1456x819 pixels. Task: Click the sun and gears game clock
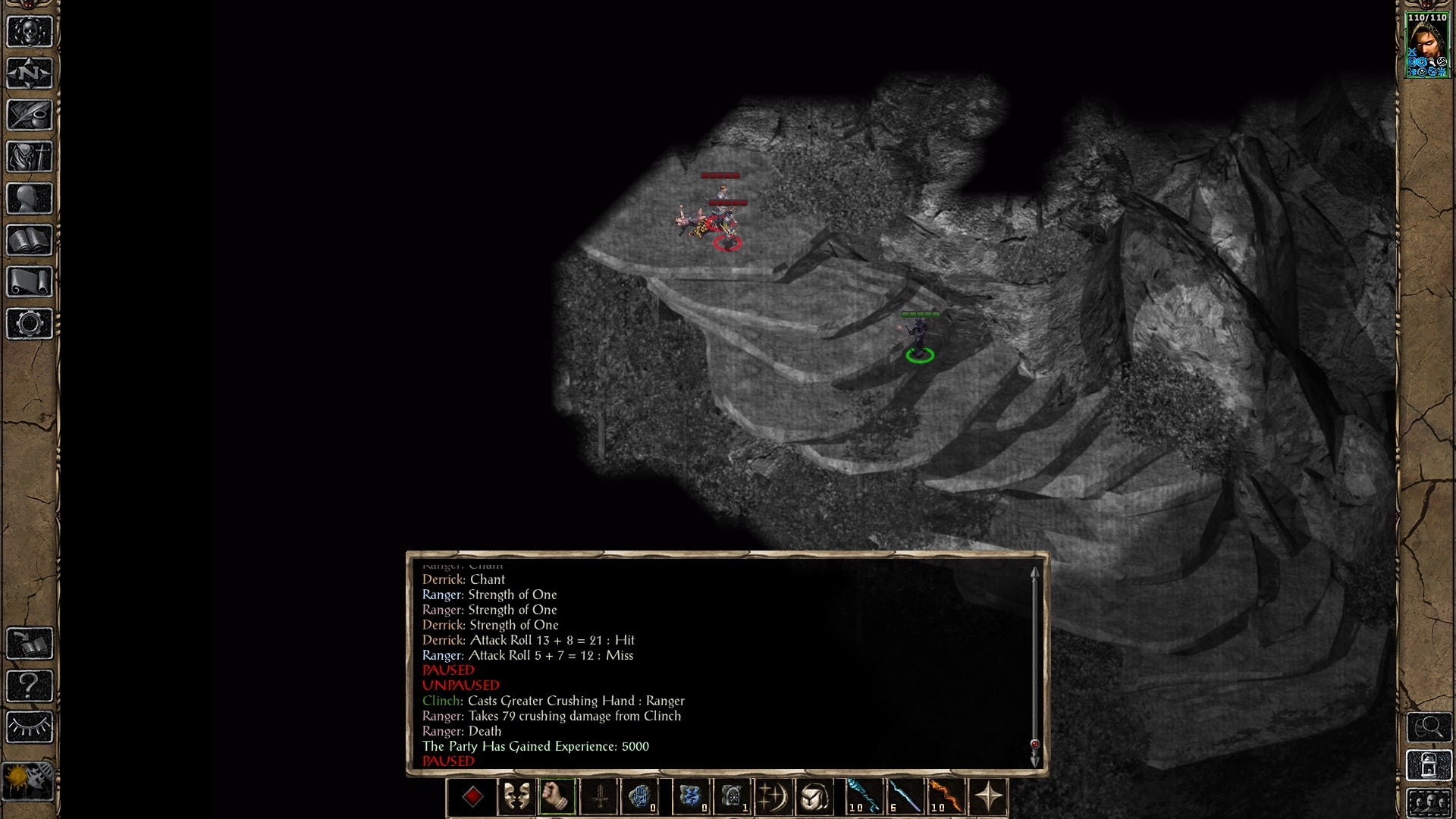(28, 780)
